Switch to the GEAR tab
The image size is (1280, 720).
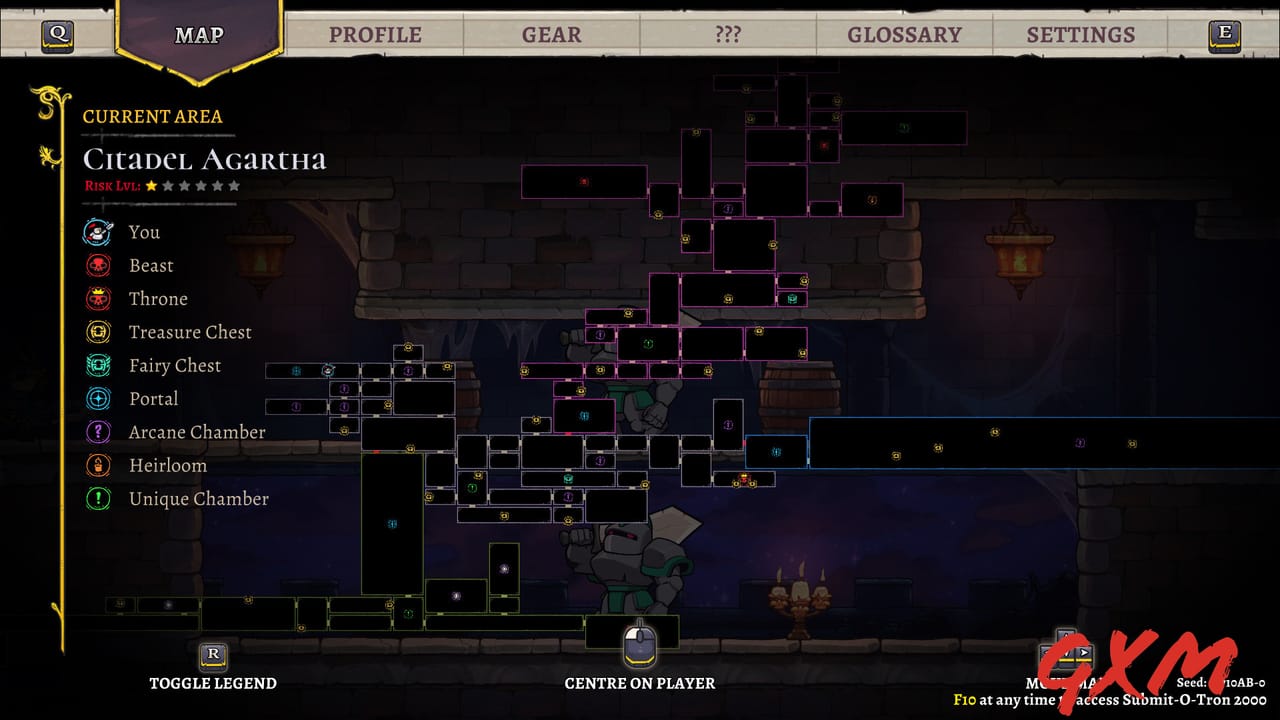(550, 33)
